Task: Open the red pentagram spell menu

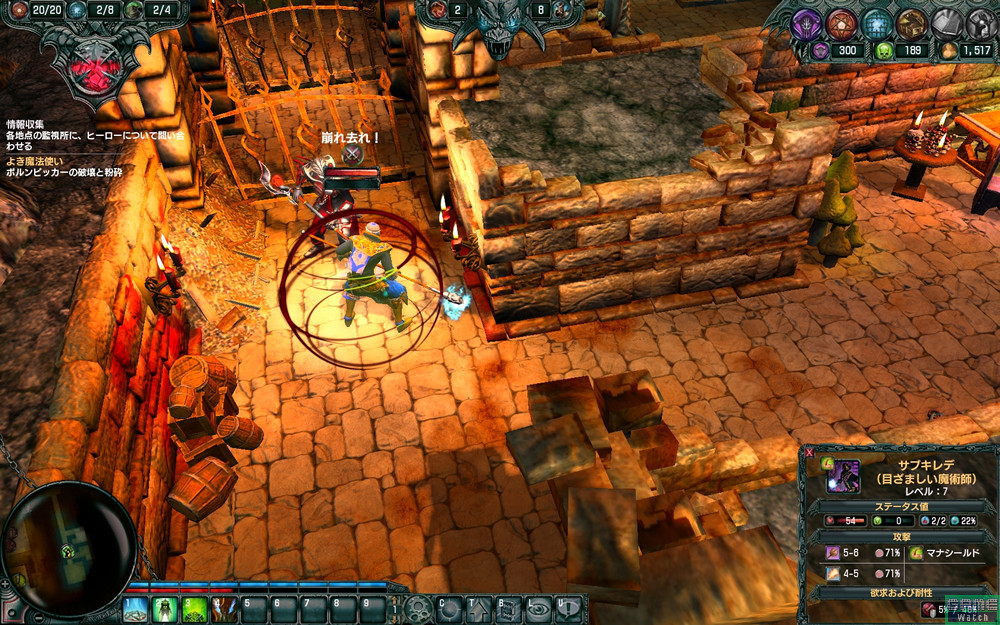Action: (x=841, y=23)
